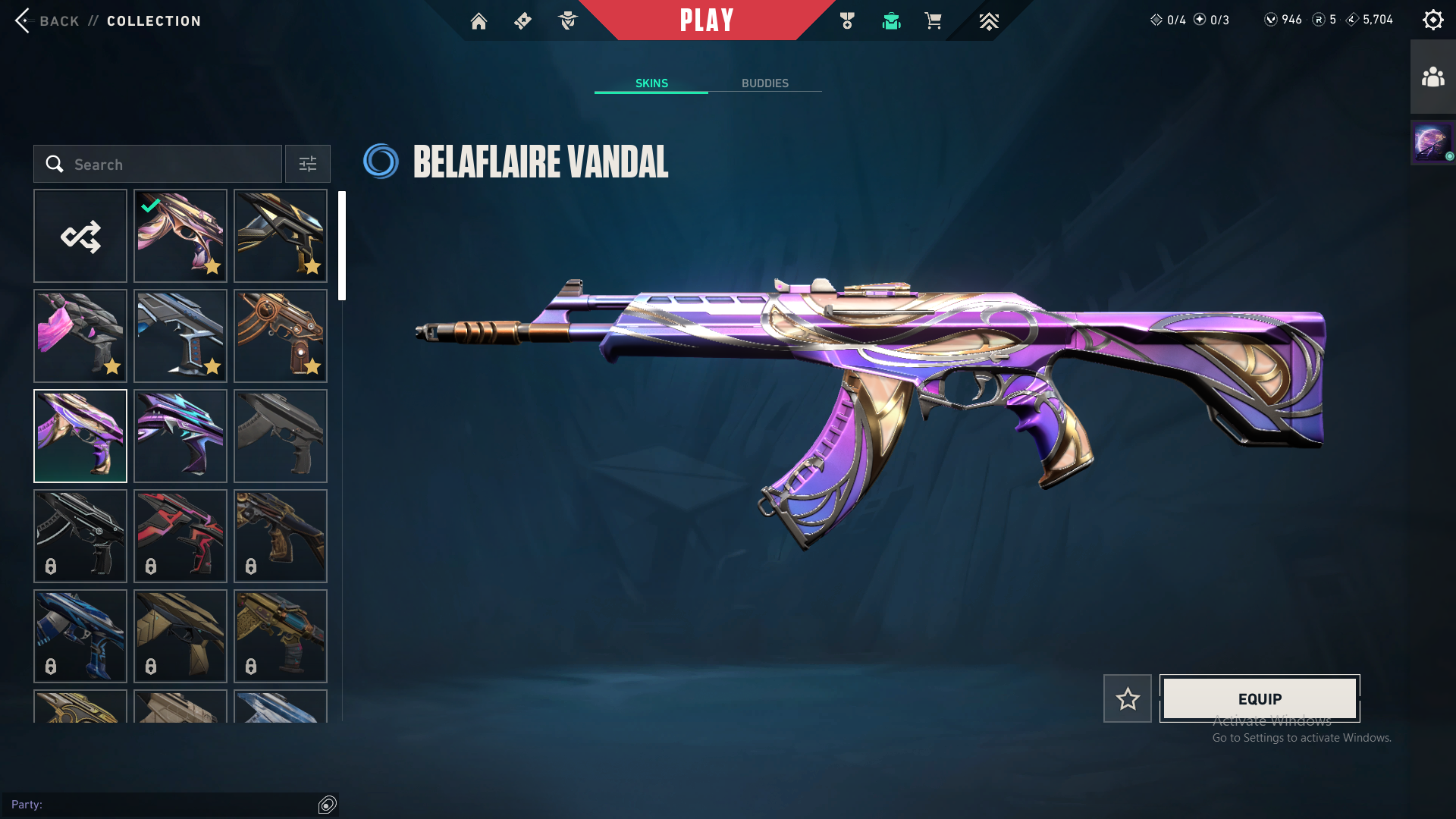The image size is (1456, 819).
Task: Hit the red PLAY button
Action: (x=707, y=20)
